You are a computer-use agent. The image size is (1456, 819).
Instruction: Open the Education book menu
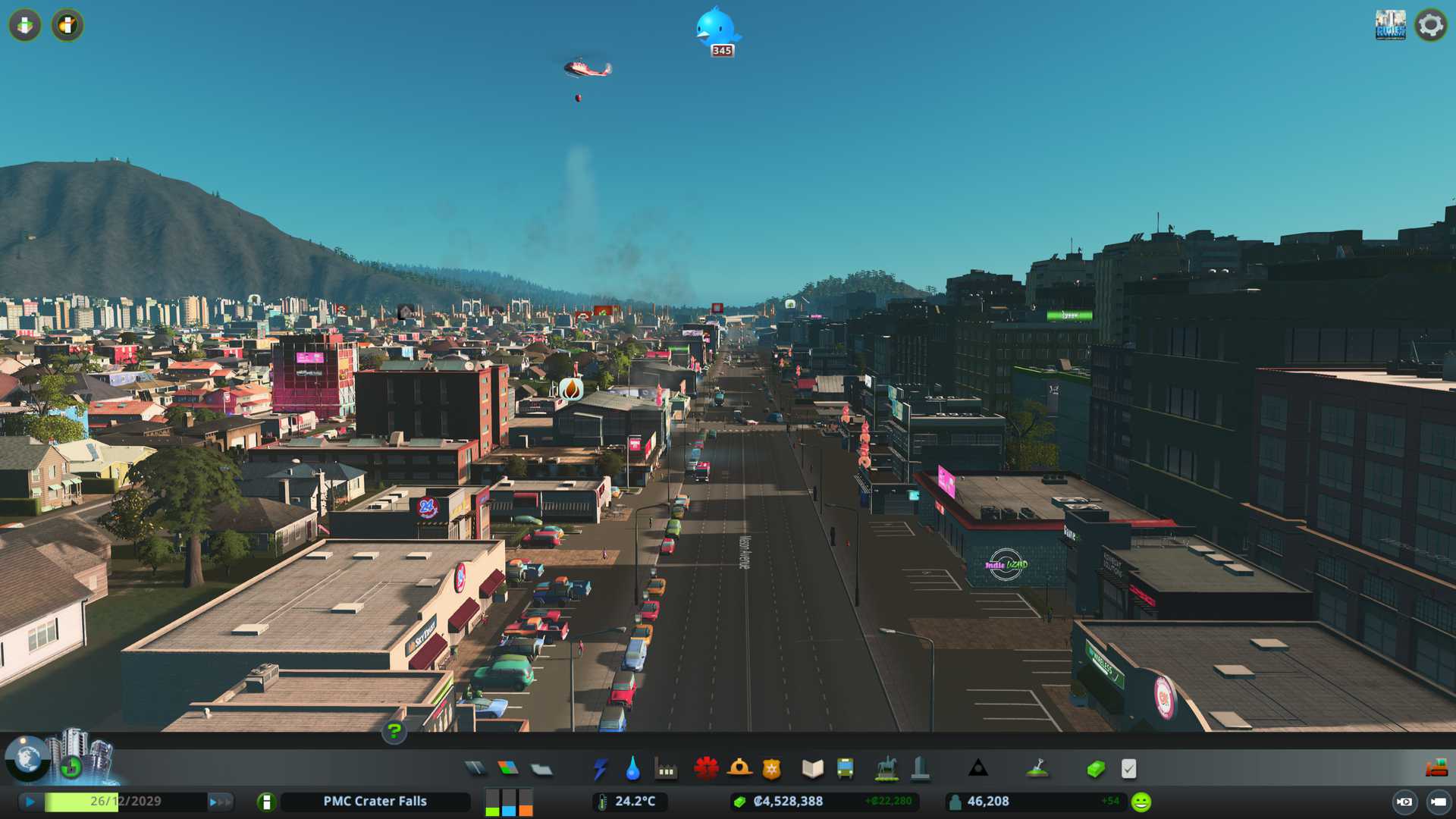coord(812,769)
